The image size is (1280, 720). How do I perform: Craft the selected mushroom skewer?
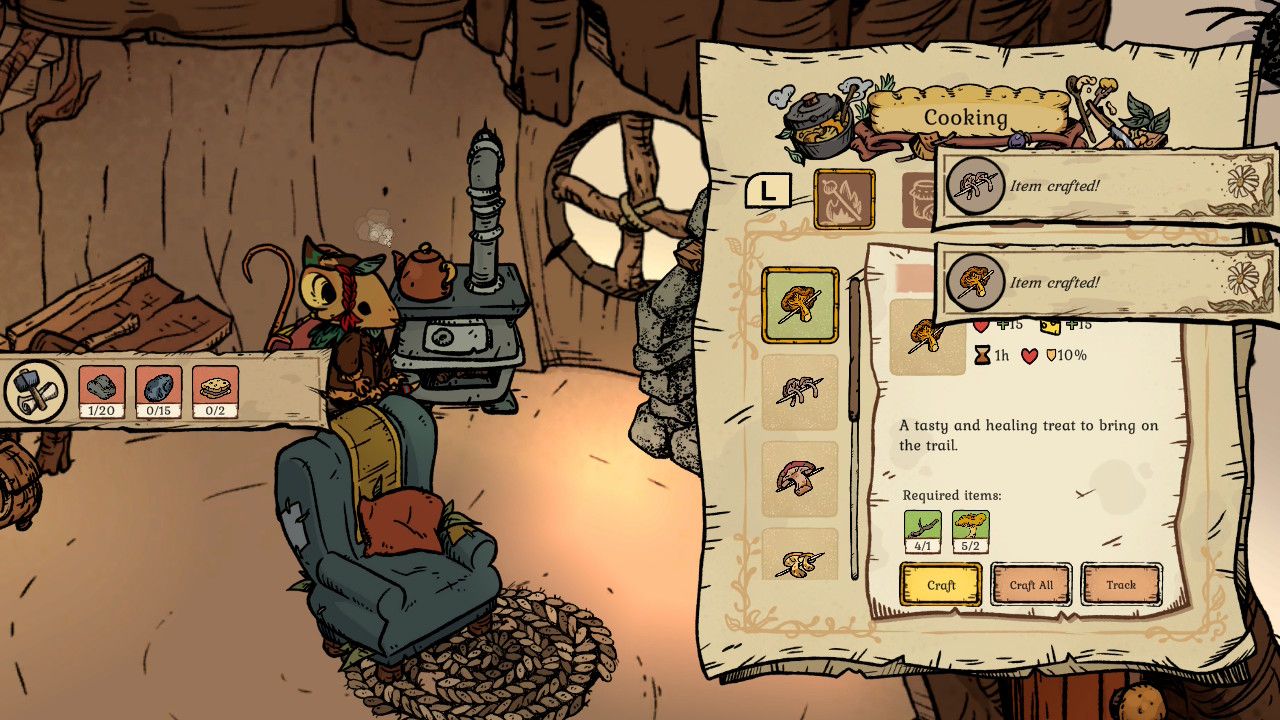click(x=940, y=585)
